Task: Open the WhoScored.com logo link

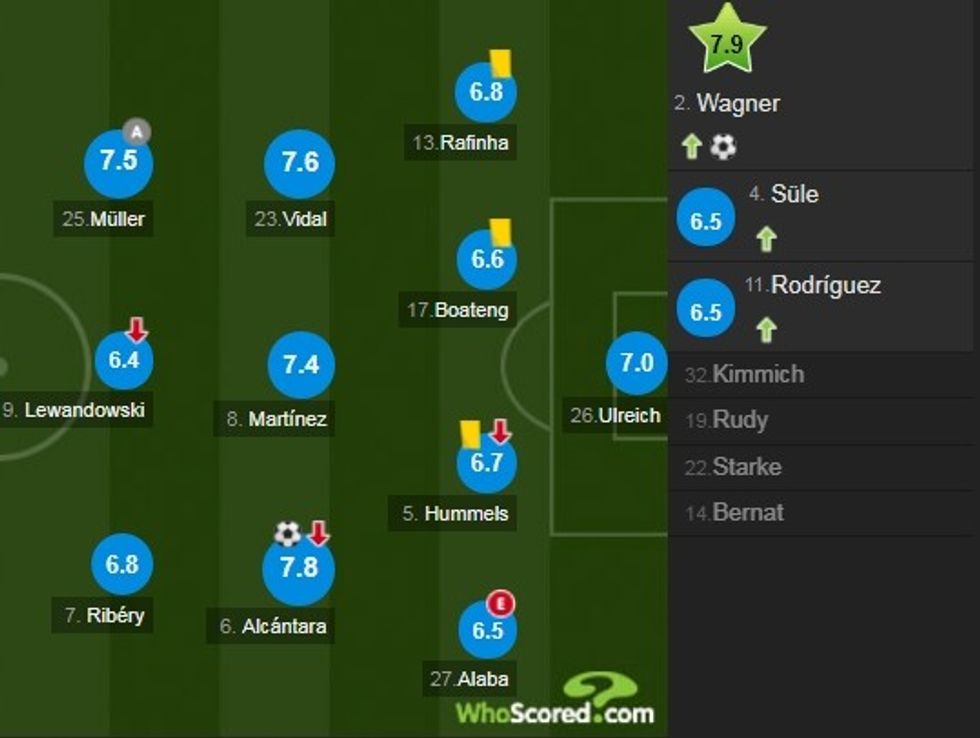Action: point(555,700)
